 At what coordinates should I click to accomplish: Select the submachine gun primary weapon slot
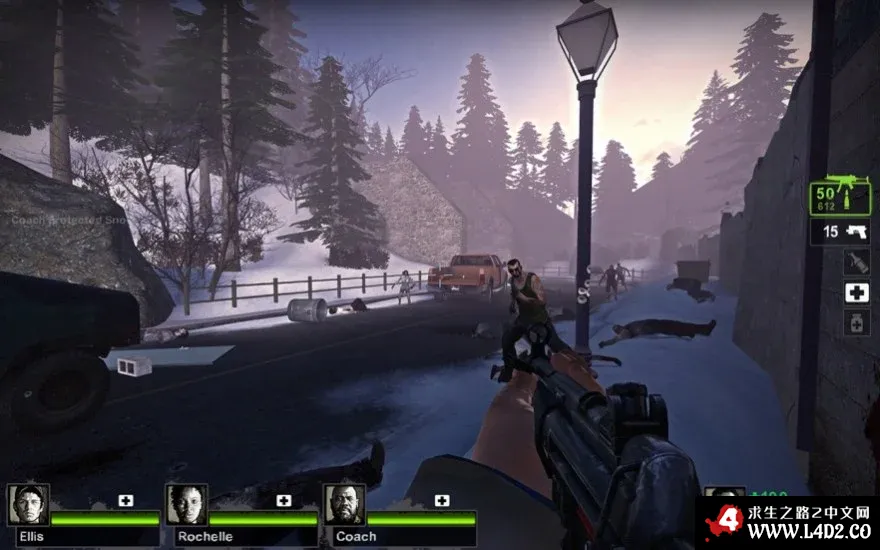pos(840,196)
